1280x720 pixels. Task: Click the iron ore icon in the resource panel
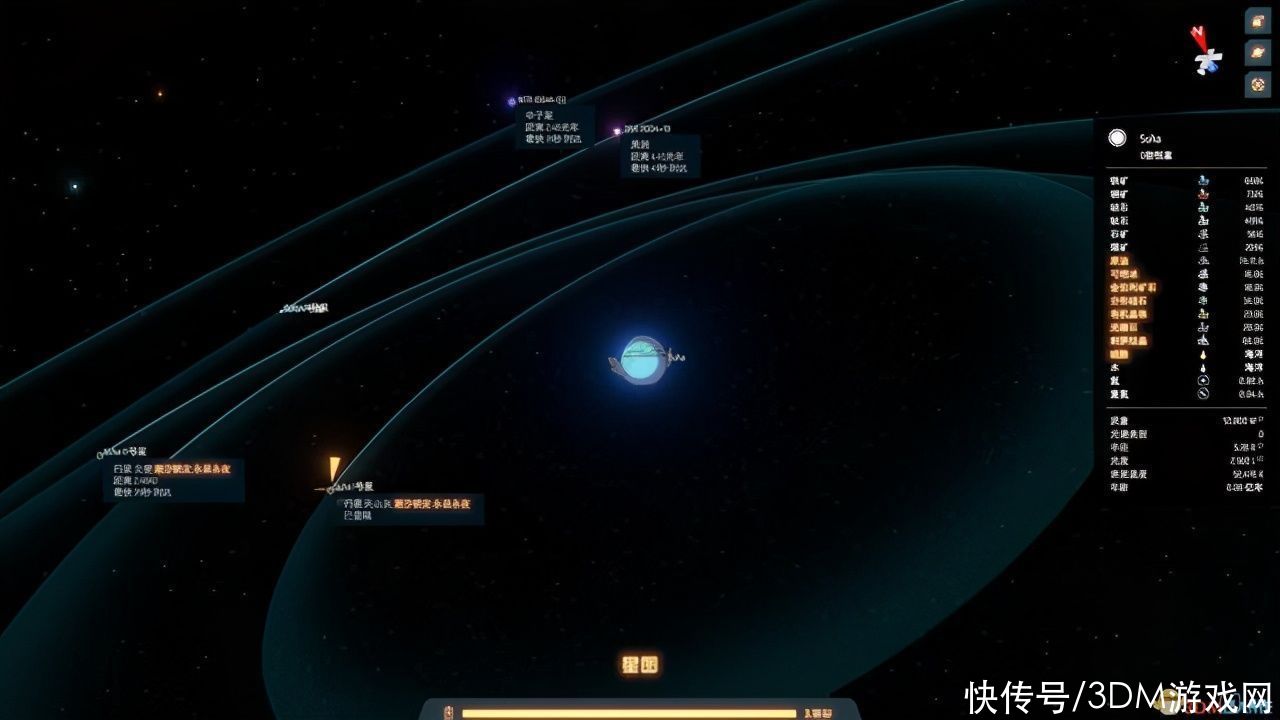(x=1203, y=180)
